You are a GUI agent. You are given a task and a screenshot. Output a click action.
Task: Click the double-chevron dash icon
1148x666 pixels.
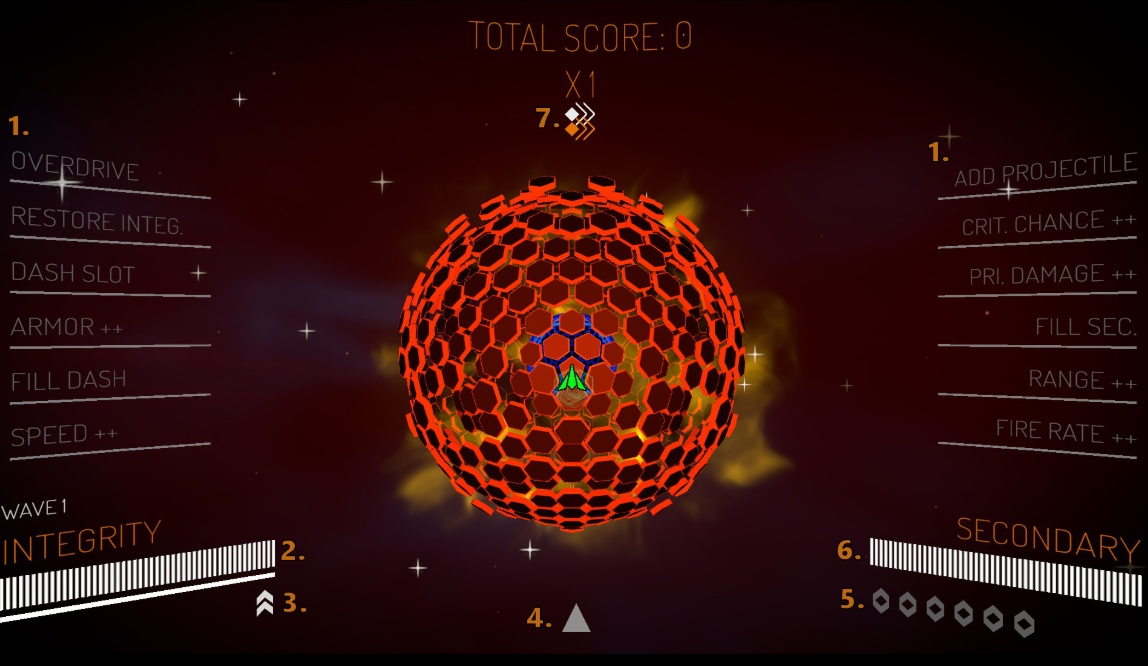click(265, 603)
